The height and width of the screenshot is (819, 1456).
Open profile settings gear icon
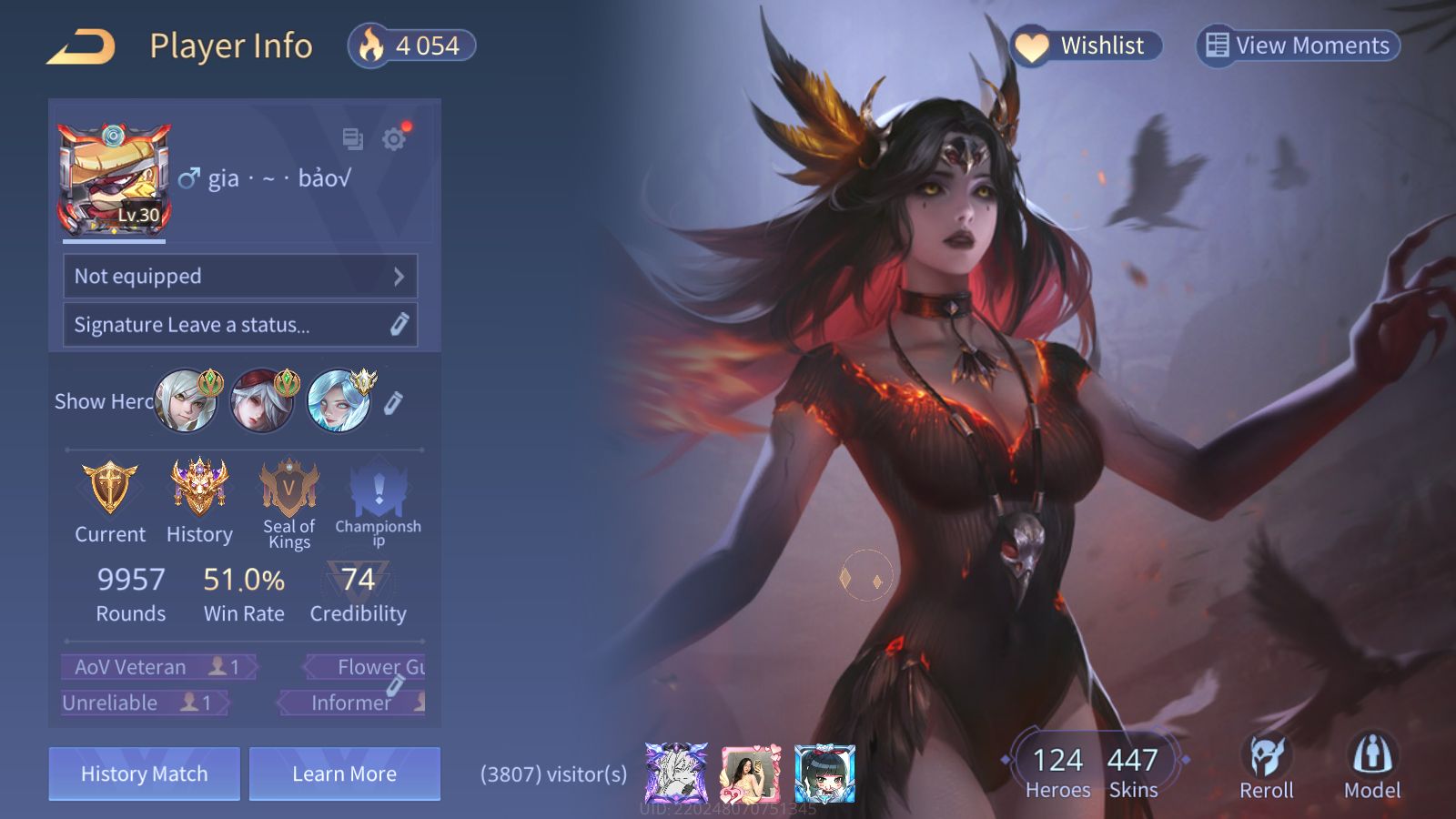tap(394, 139)
